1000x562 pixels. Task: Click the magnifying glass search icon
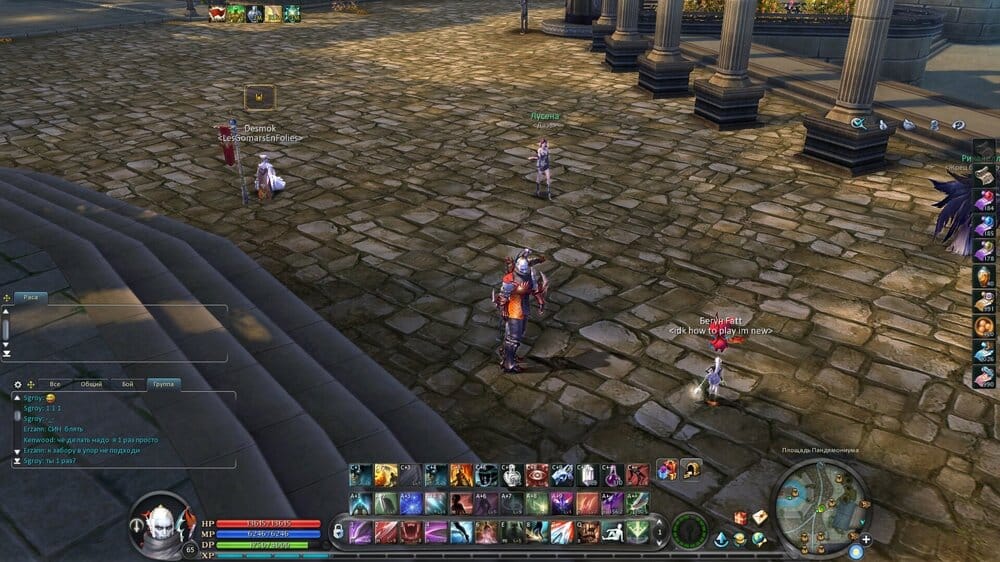click(858, 124)
